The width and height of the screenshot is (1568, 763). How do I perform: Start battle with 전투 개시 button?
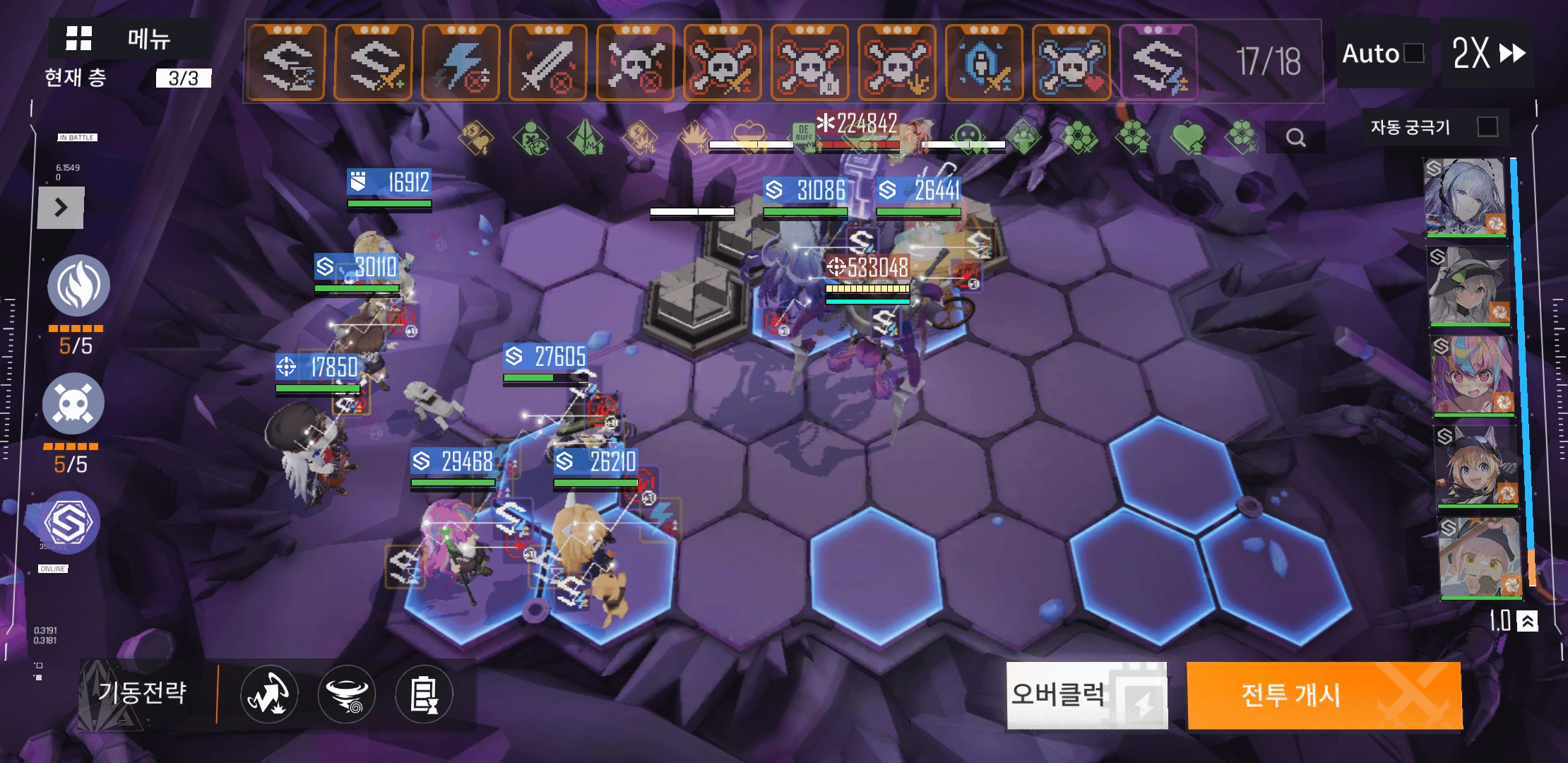point(1324,695)
